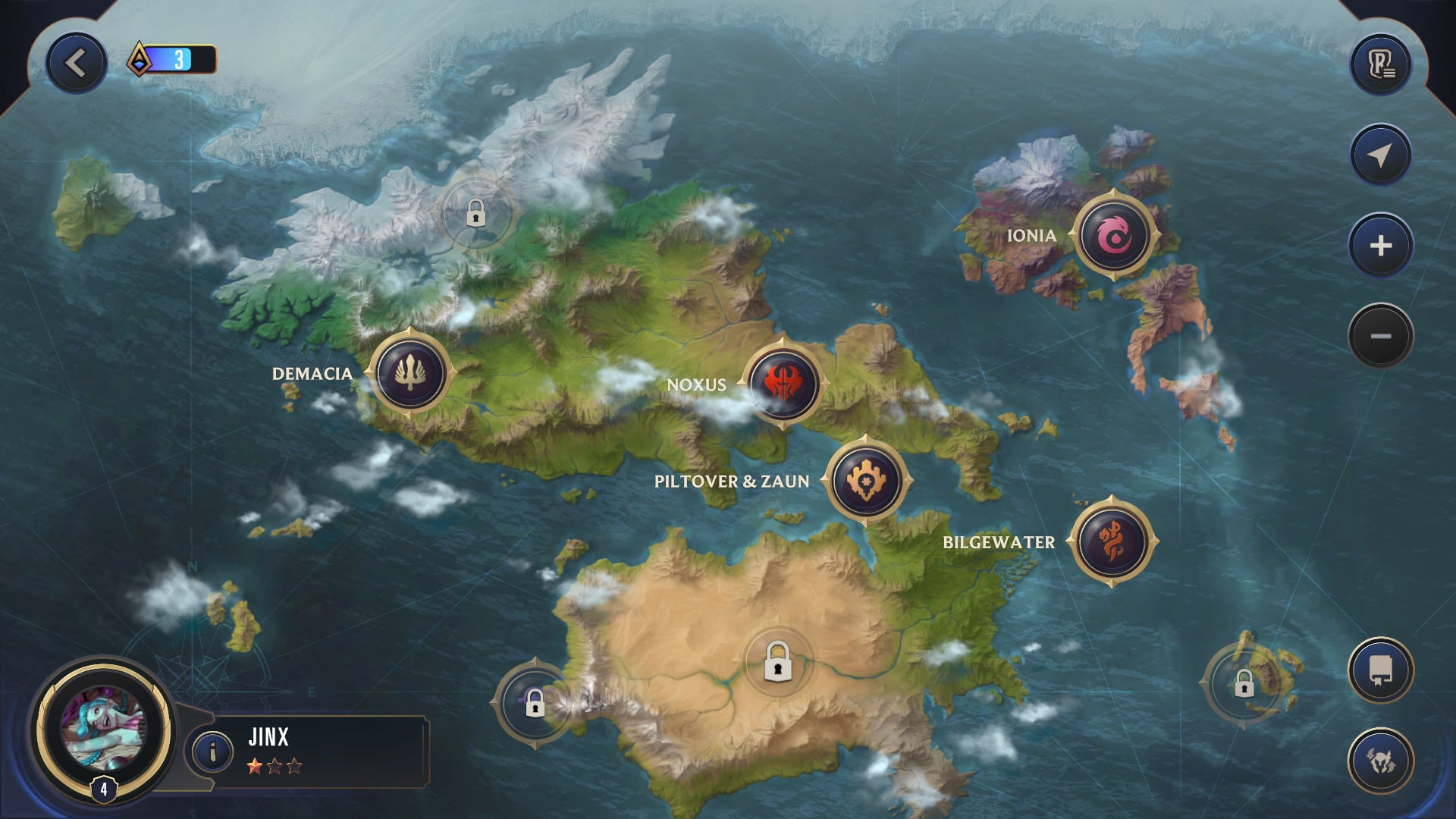Recenter map with the navigation arrow button

(x=1380, y=155)
